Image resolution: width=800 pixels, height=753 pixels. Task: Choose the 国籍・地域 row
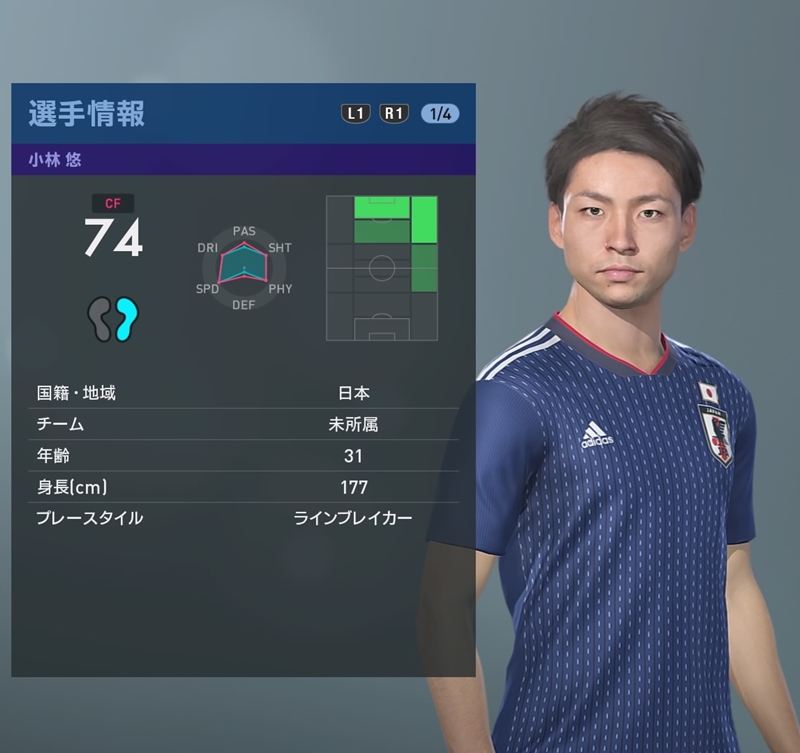point(243,393)
